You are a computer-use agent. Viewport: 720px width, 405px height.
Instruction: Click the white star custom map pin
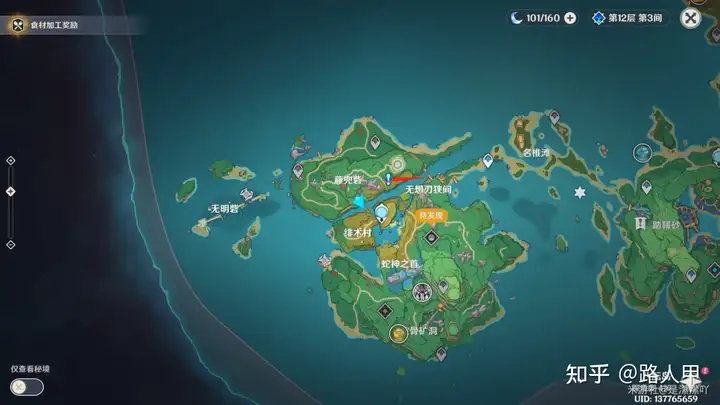(578, 192)
